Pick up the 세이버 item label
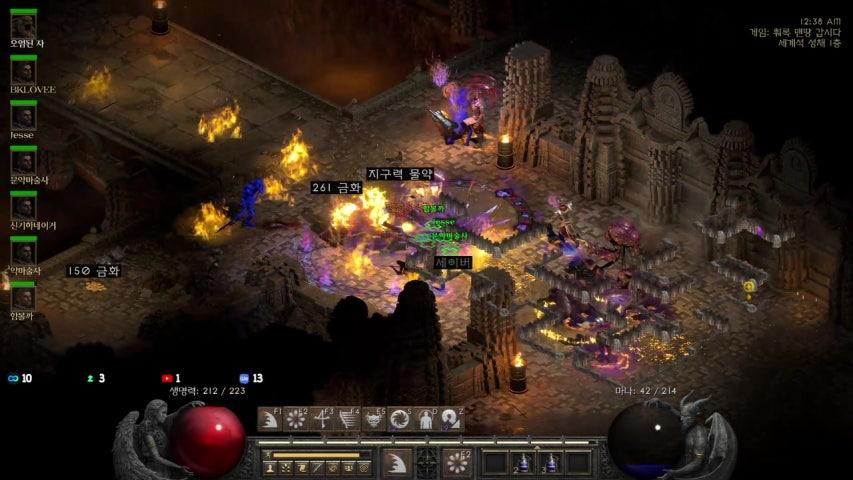This screenshot has height=480, width=853. [453, 262]
